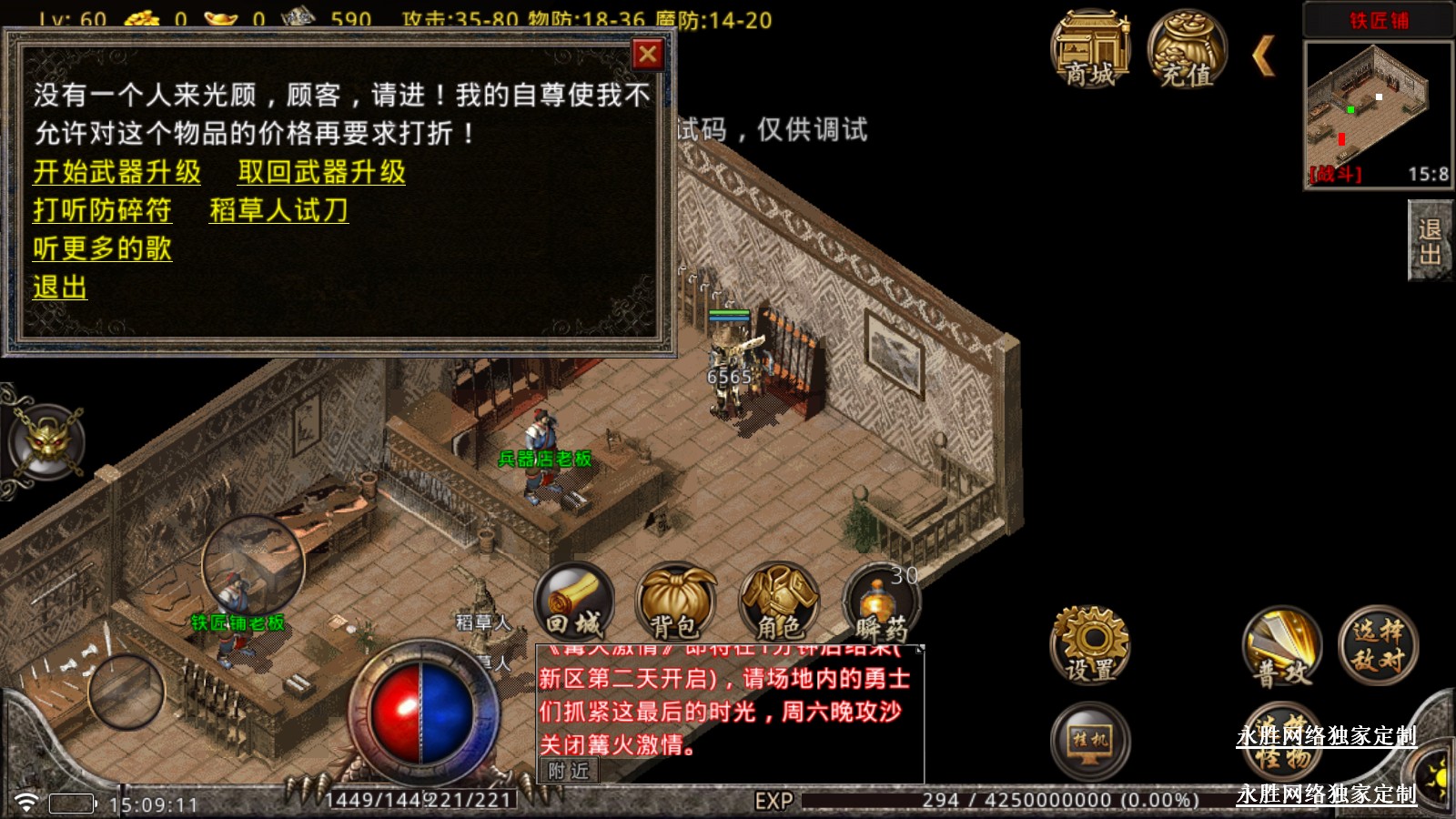This screenshot has width=1456, height=819.
Task: Pick the 稻草人试刀 option
Action: [x=278, y=210]
